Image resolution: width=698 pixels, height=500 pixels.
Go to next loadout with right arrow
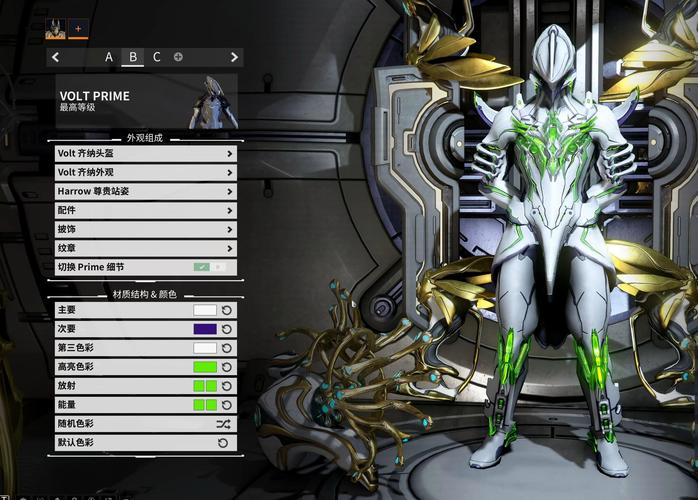coord(234,57)
